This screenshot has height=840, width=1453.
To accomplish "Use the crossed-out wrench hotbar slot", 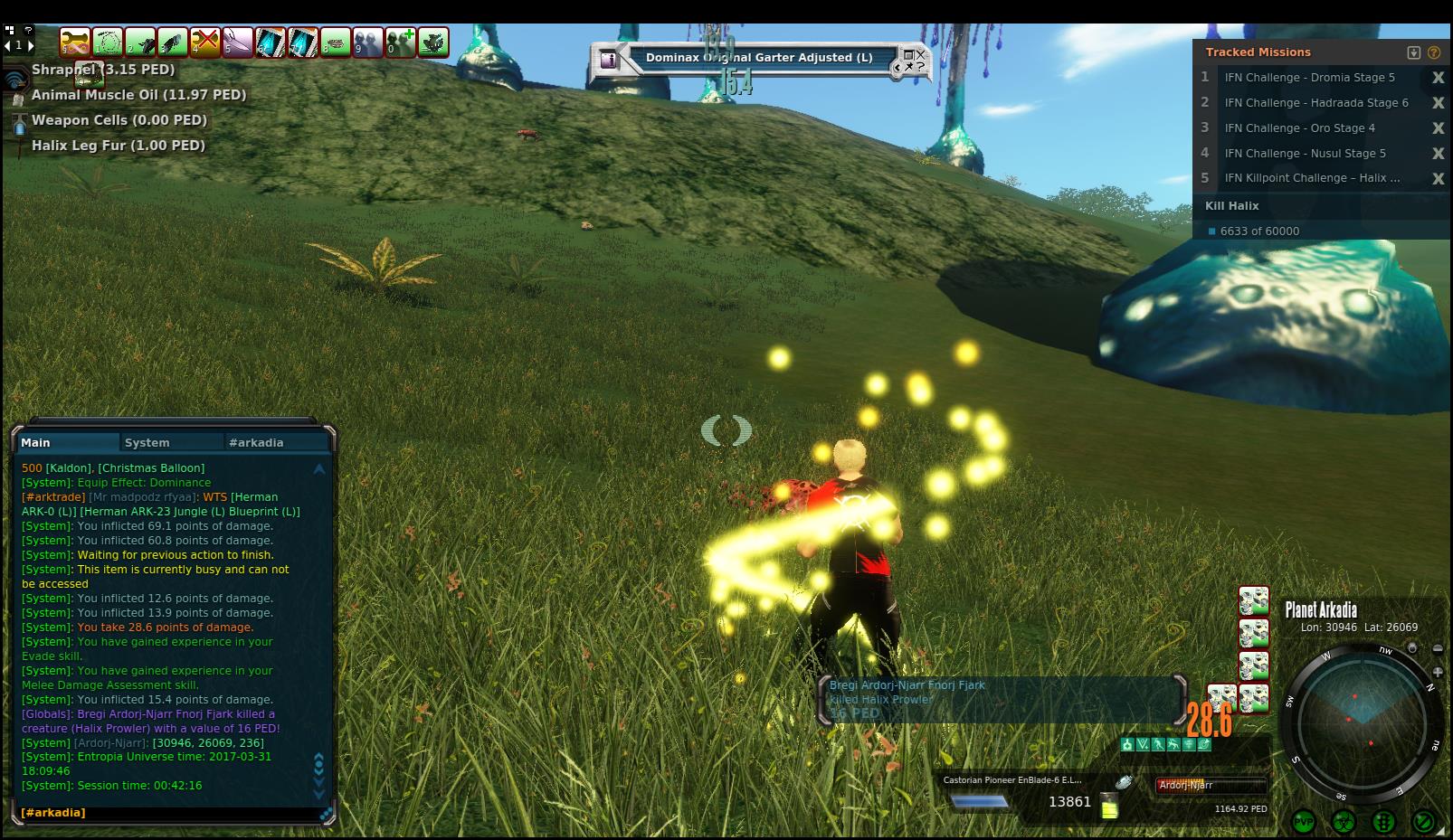I will [205, 42].
